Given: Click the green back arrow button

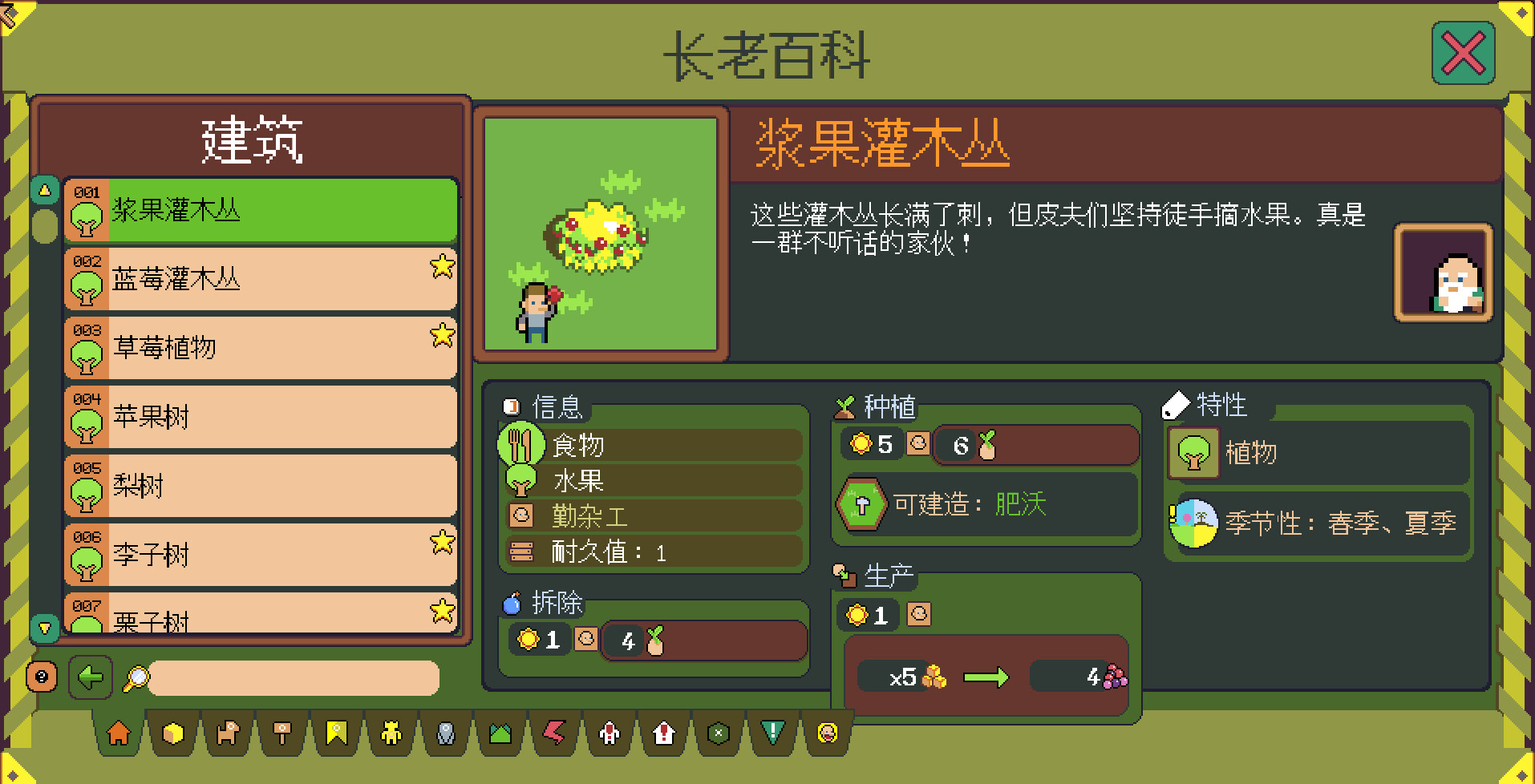Looking at the screenshot, I should [91, 677].
